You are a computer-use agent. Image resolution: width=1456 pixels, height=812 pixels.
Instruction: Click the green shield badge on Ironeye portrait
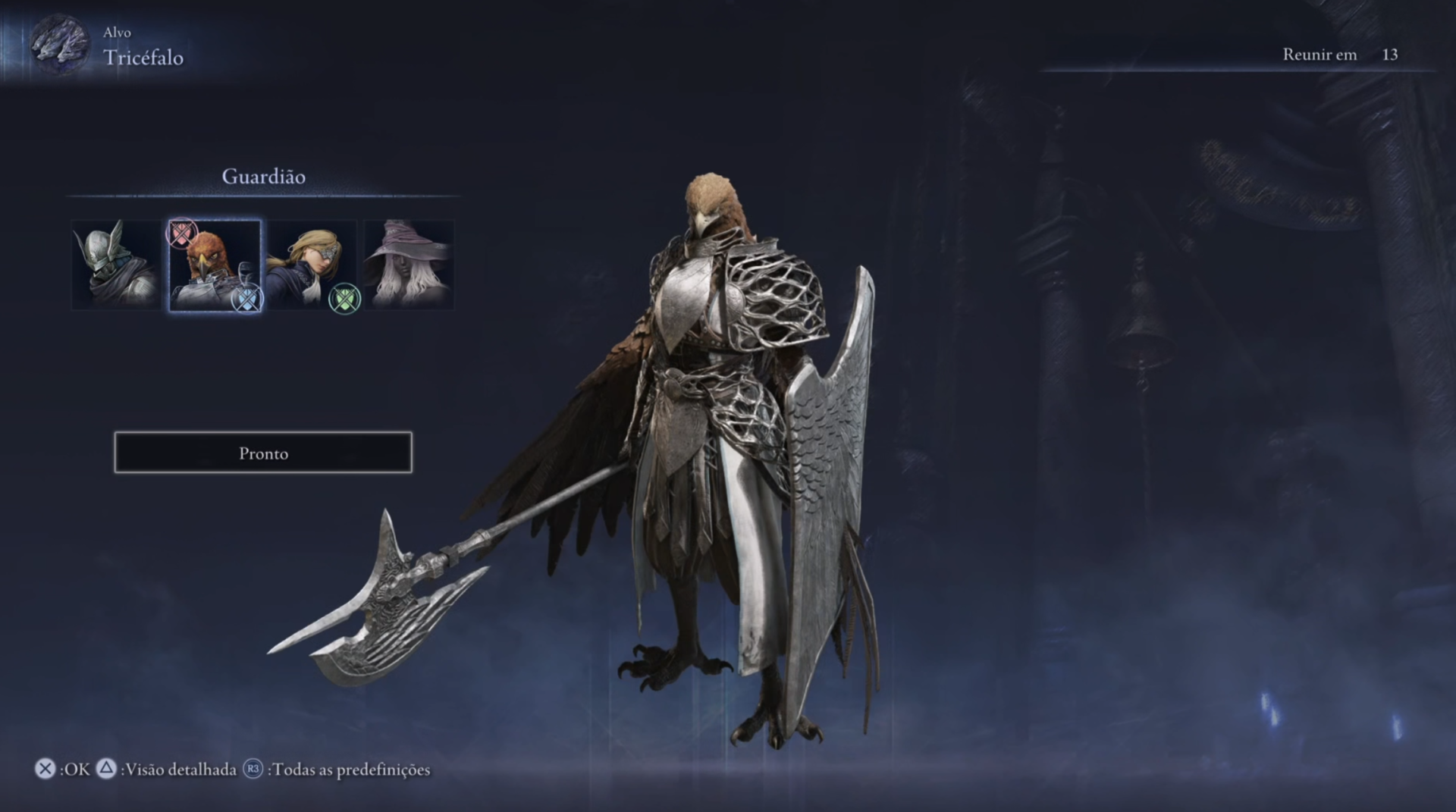pyautogui.click(x=345, y=297)
